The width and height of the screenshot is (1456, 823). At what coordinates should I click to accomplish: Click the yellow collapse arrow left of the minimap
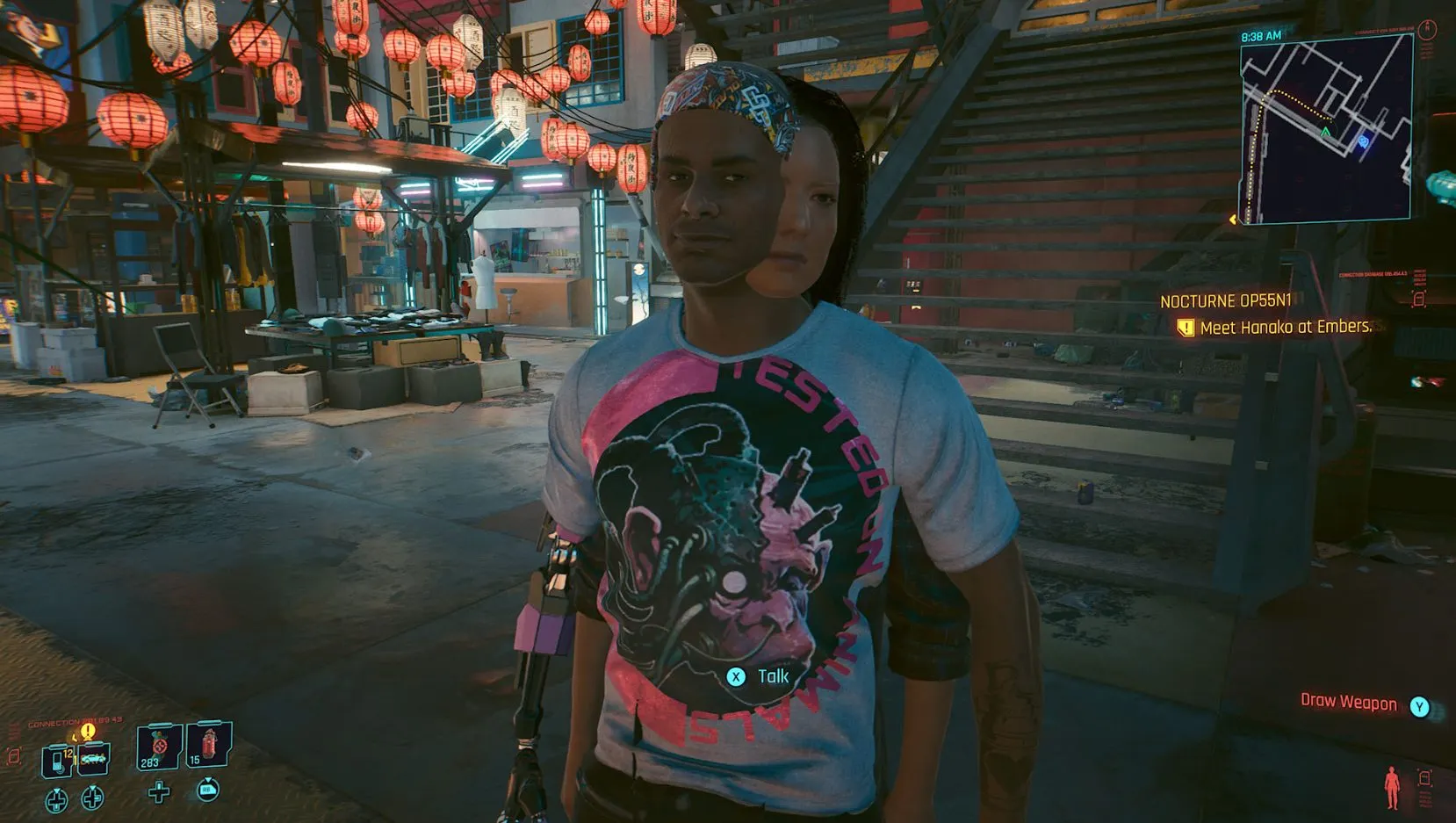[x=1232, y=220]
